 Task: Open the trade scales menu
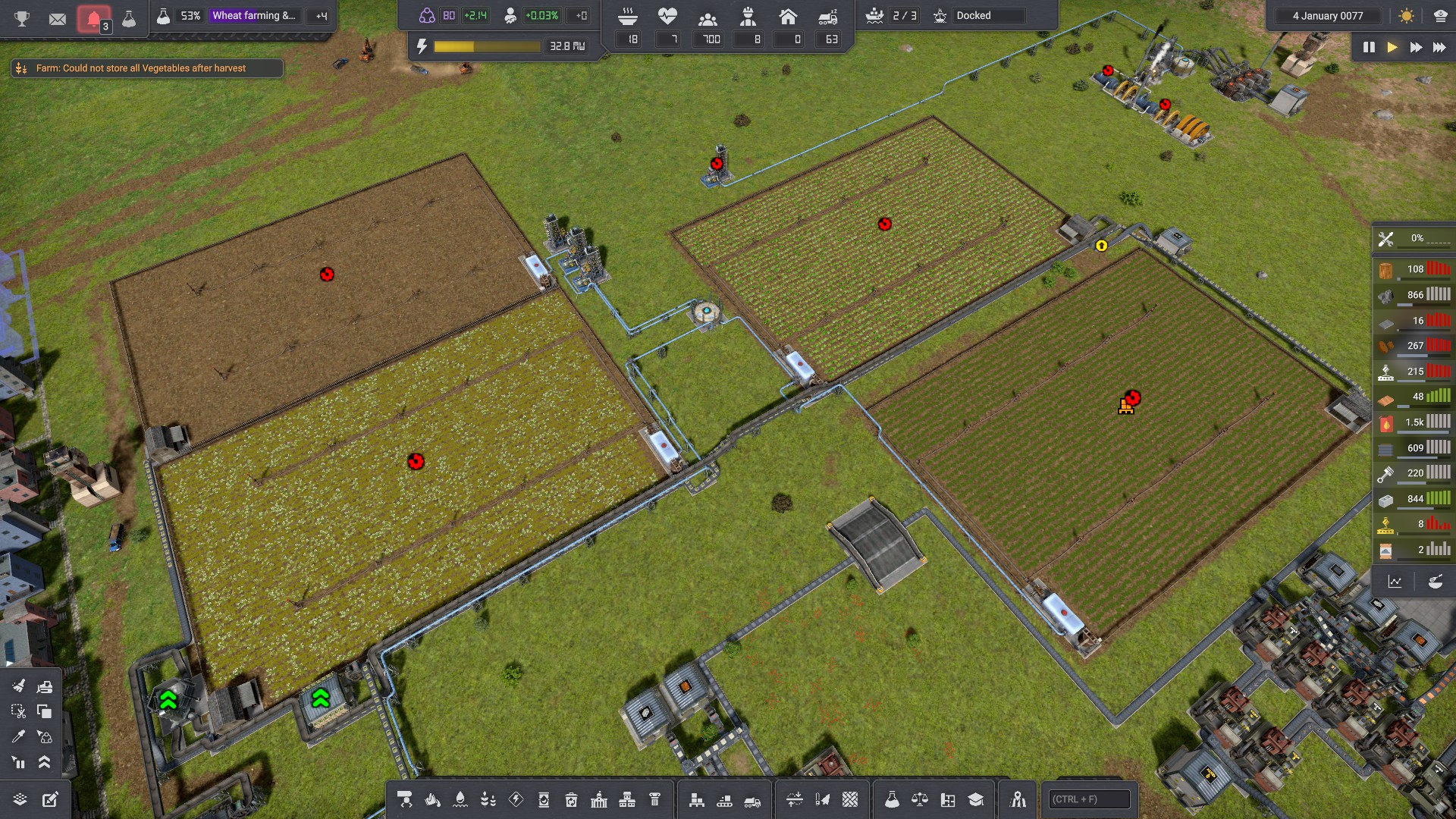click(x=920, y=799)
